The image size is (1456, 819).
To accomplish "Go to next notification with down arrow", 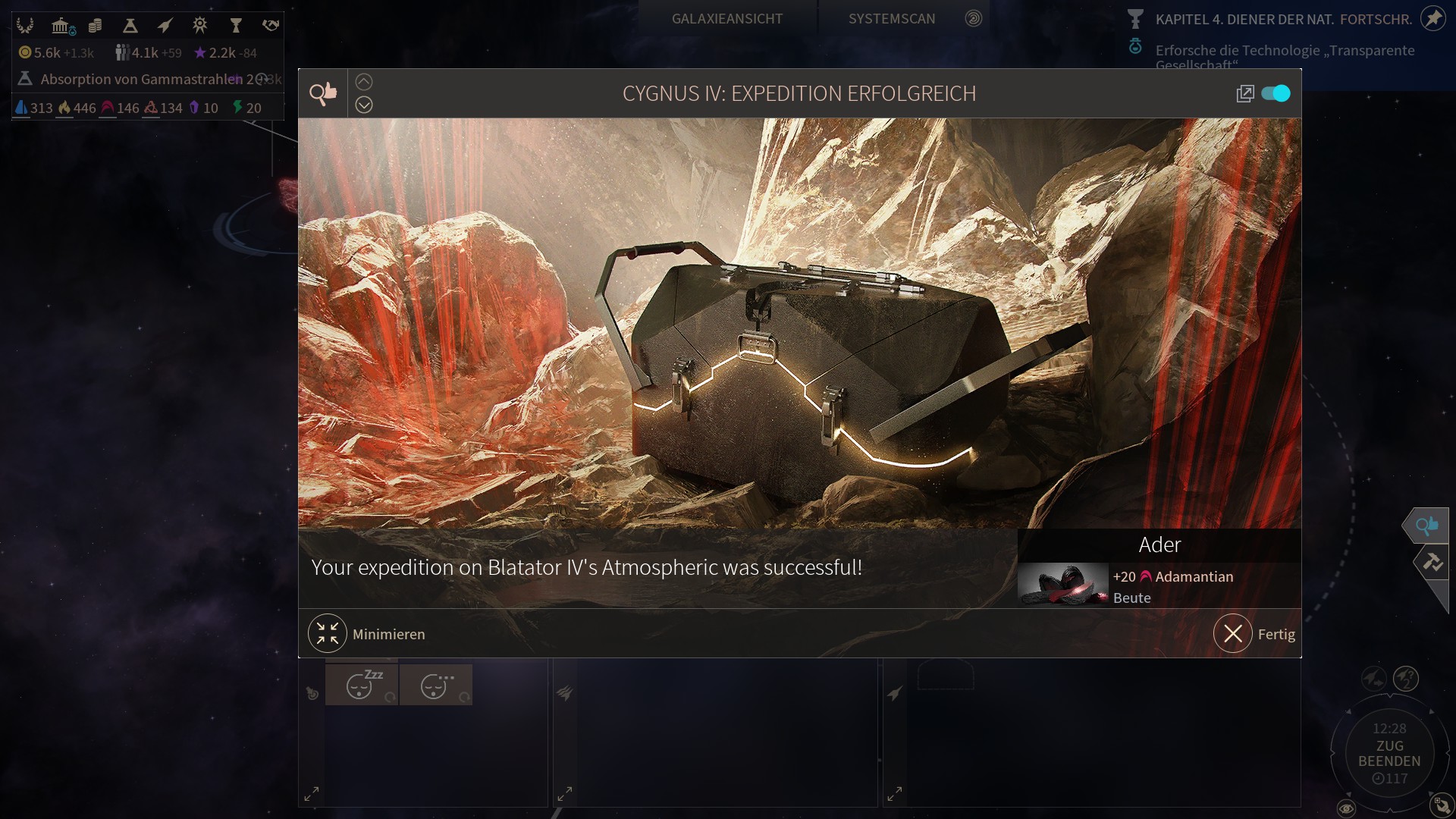I will (364, 105).
